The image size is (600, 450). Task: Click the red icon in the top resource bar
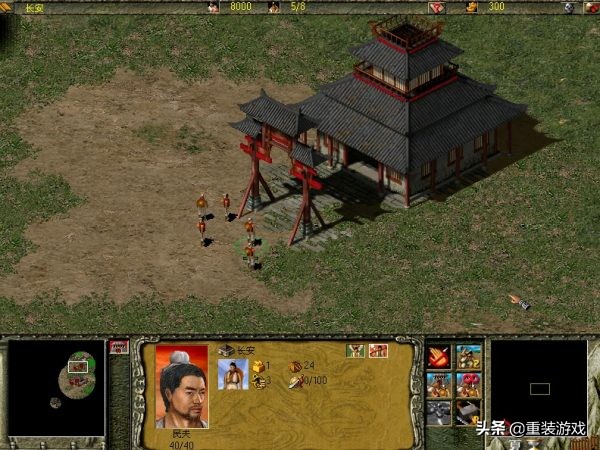(436, 7)
